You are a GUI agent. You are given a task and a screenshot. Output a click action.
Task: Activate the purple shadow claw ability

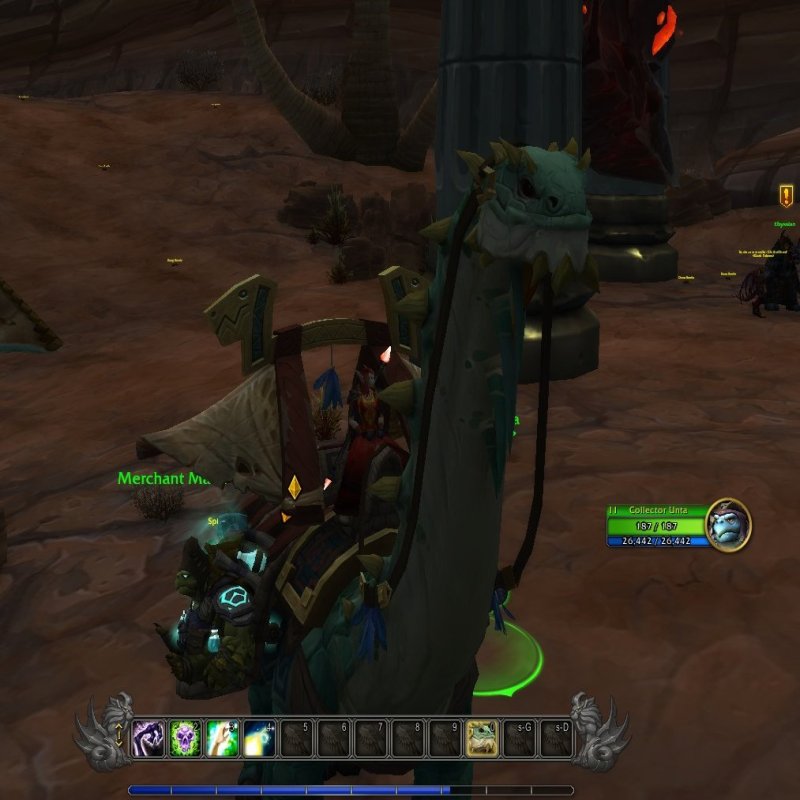[149, 738]
